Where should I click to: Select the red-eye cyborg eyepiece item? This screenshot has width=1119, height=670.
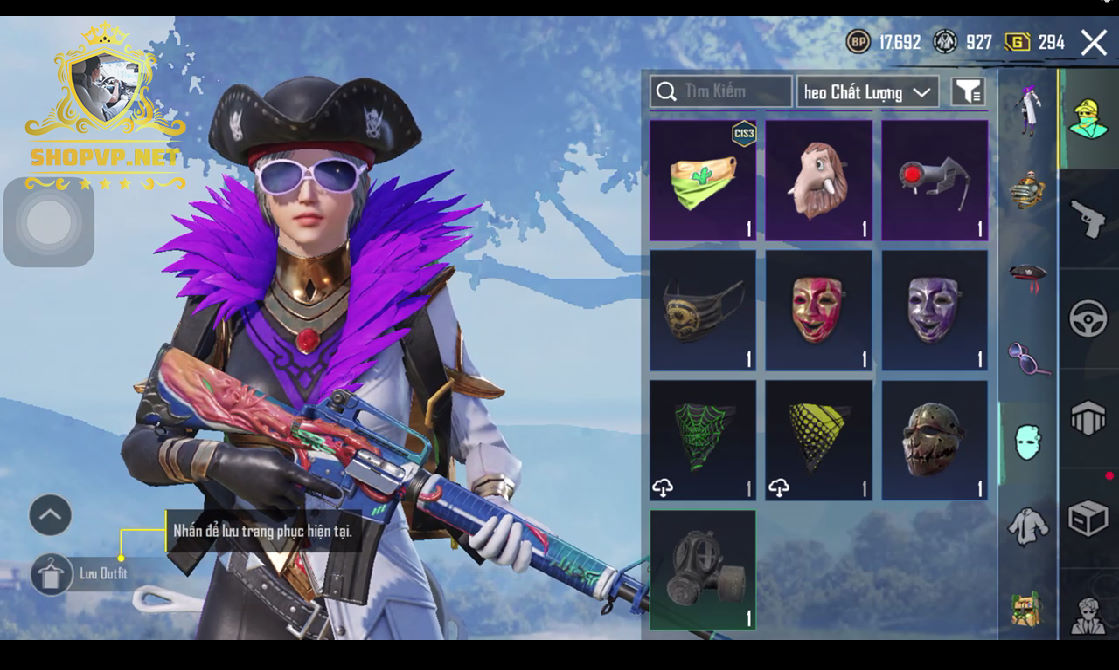pos(934,181)
